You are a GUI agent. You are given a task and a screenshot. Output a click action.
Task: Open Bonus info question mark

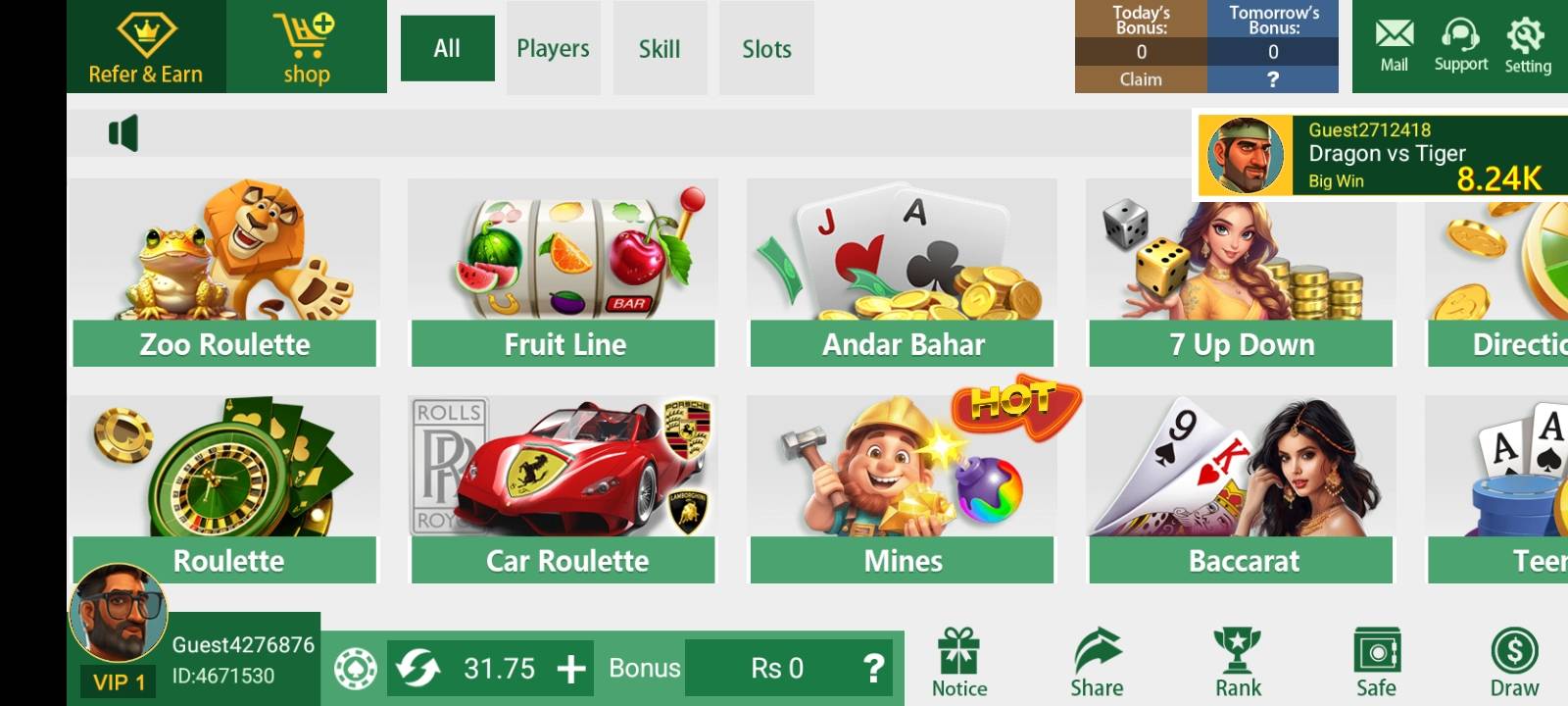click(875, 668)
